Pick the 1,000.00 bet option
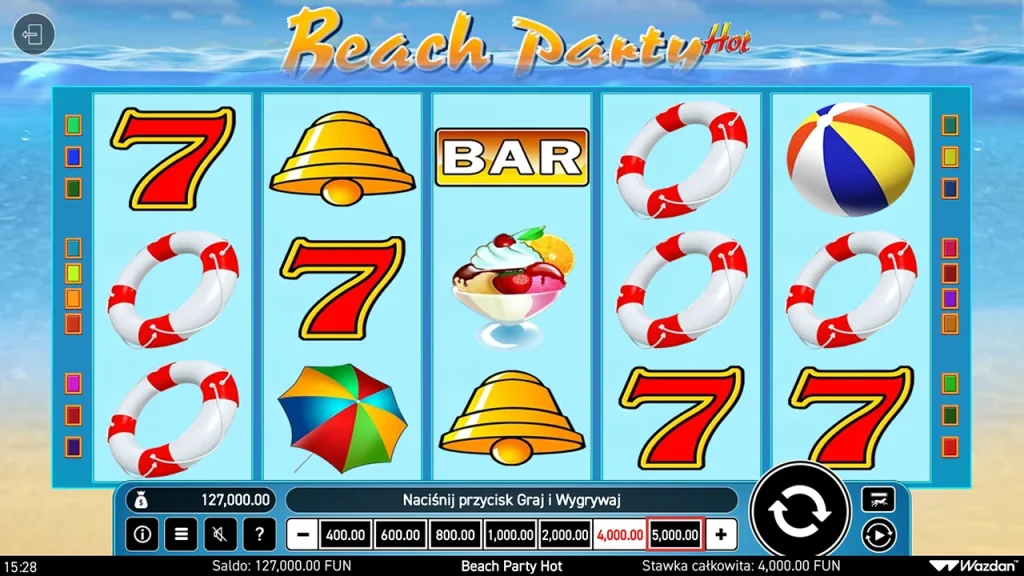Screen dimensions: 1024x576 coord(510,535)
